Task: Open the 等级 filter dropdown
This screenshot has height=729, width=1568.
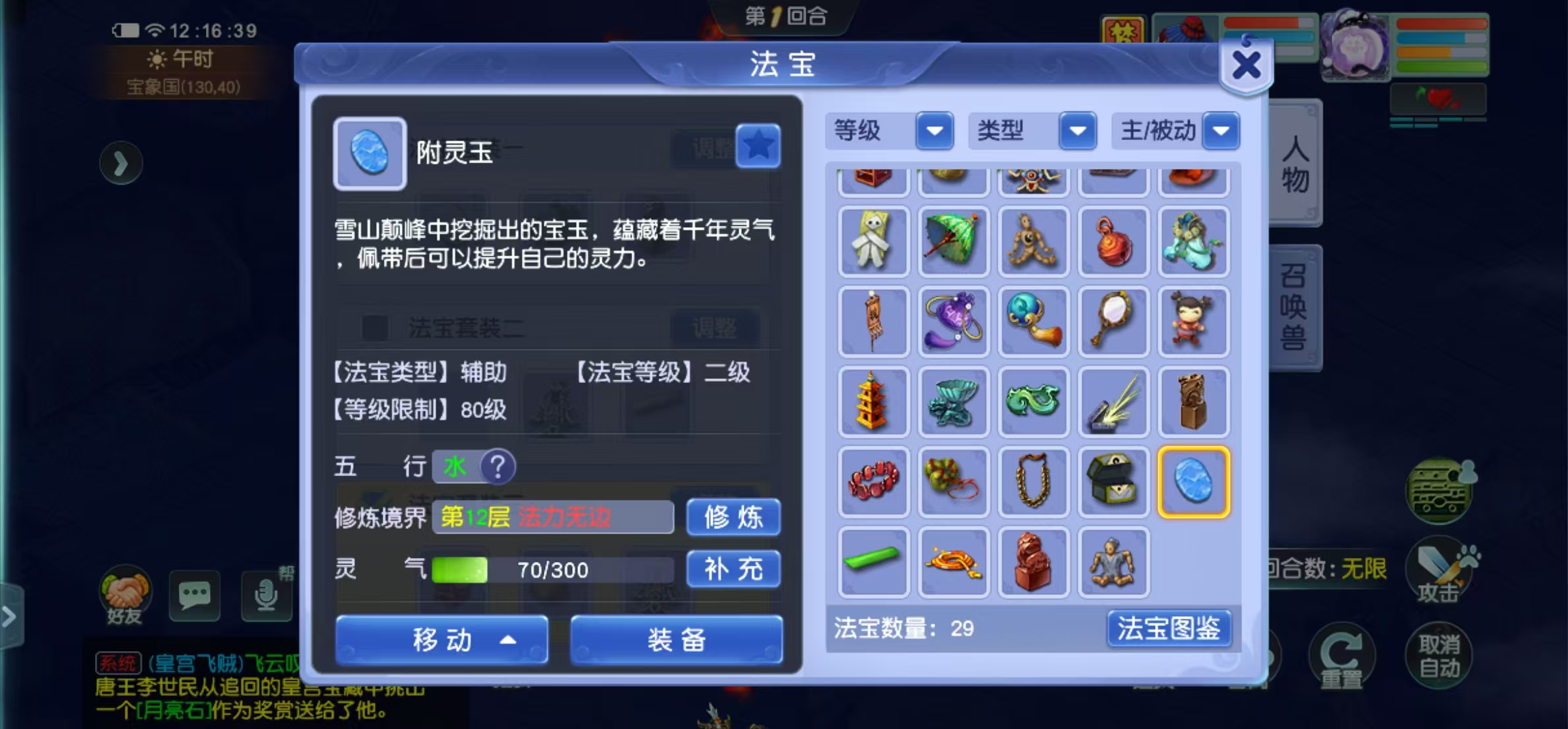Action: pos(934,131)
